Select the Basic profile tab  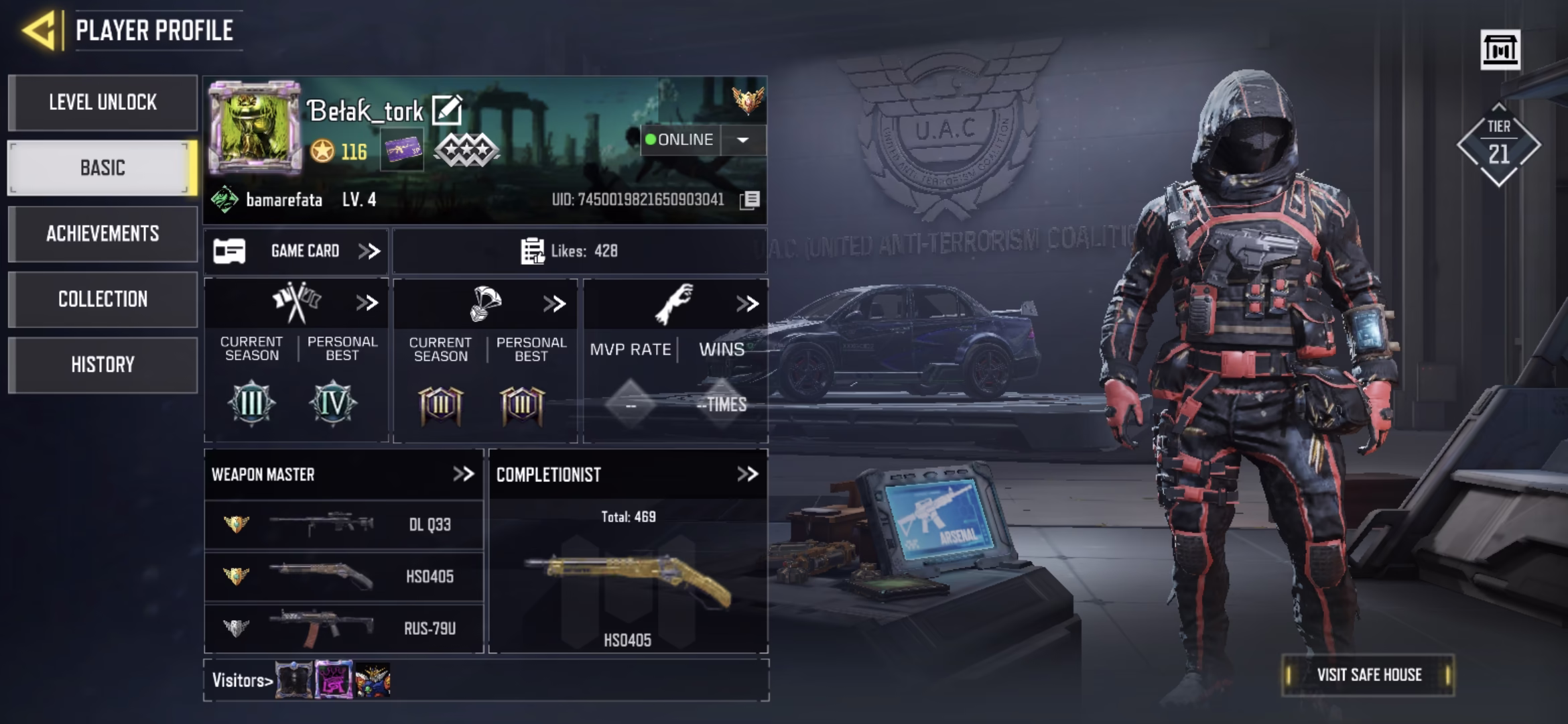pos(103,168)
